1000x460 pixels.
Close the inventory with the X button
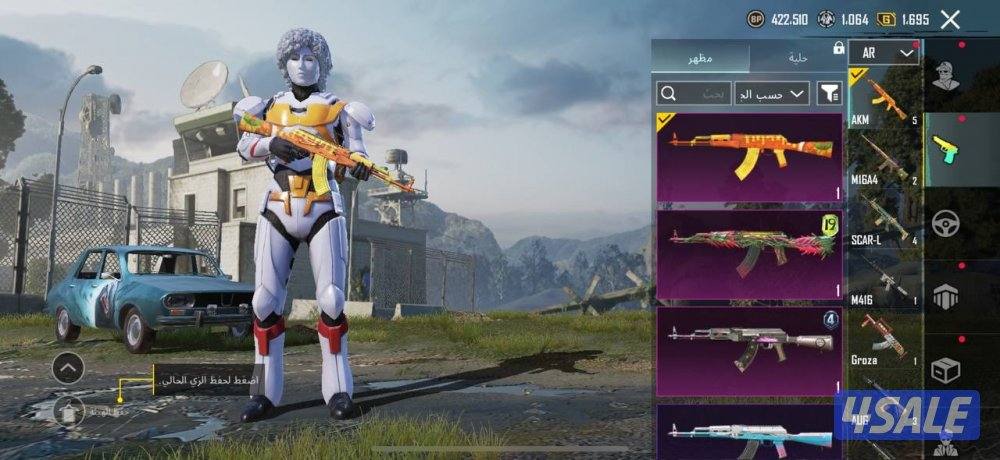[950, 19]
